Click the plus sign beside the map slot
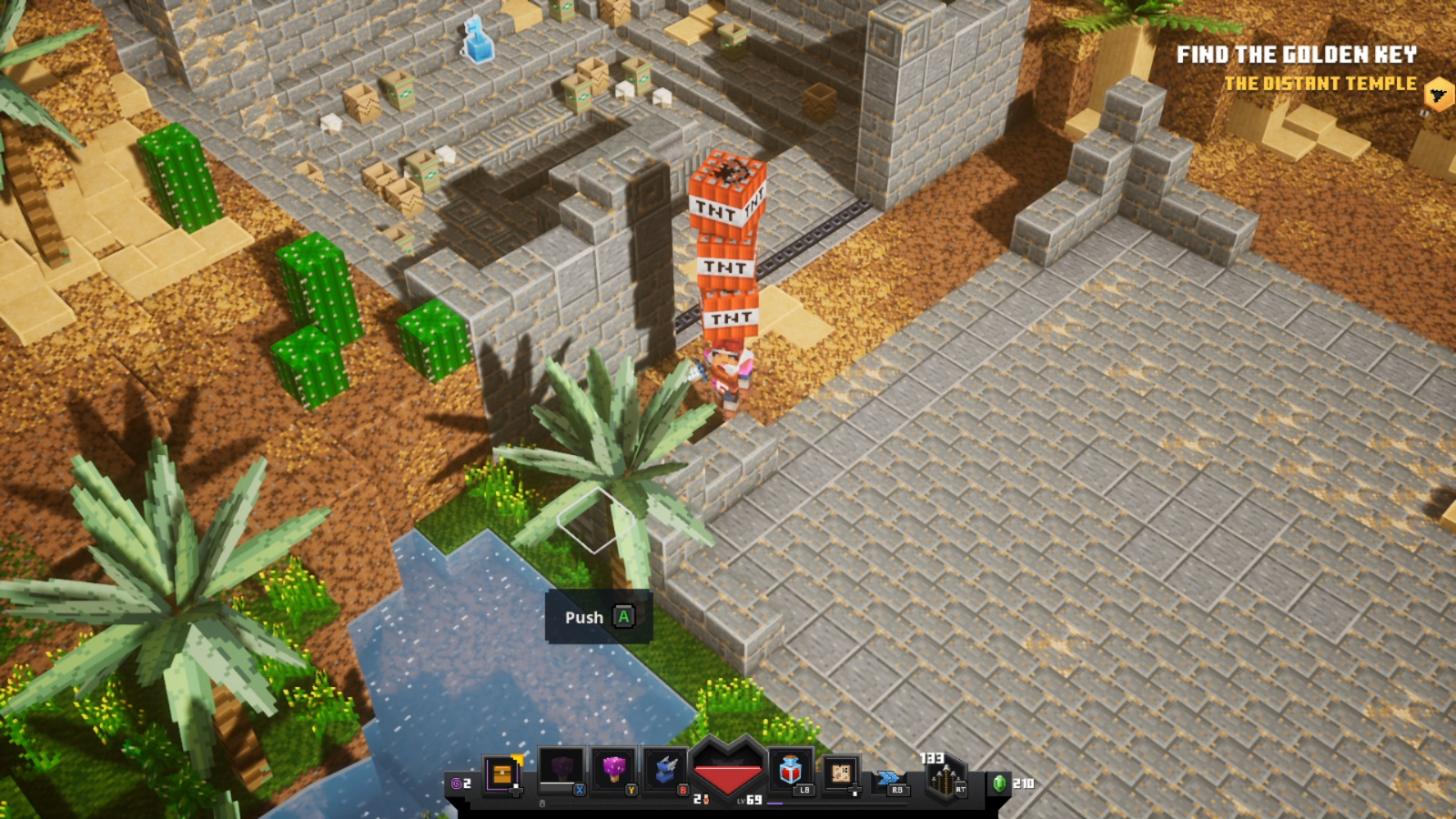This screenshot has width=1456, height=819. click(856, 789)
